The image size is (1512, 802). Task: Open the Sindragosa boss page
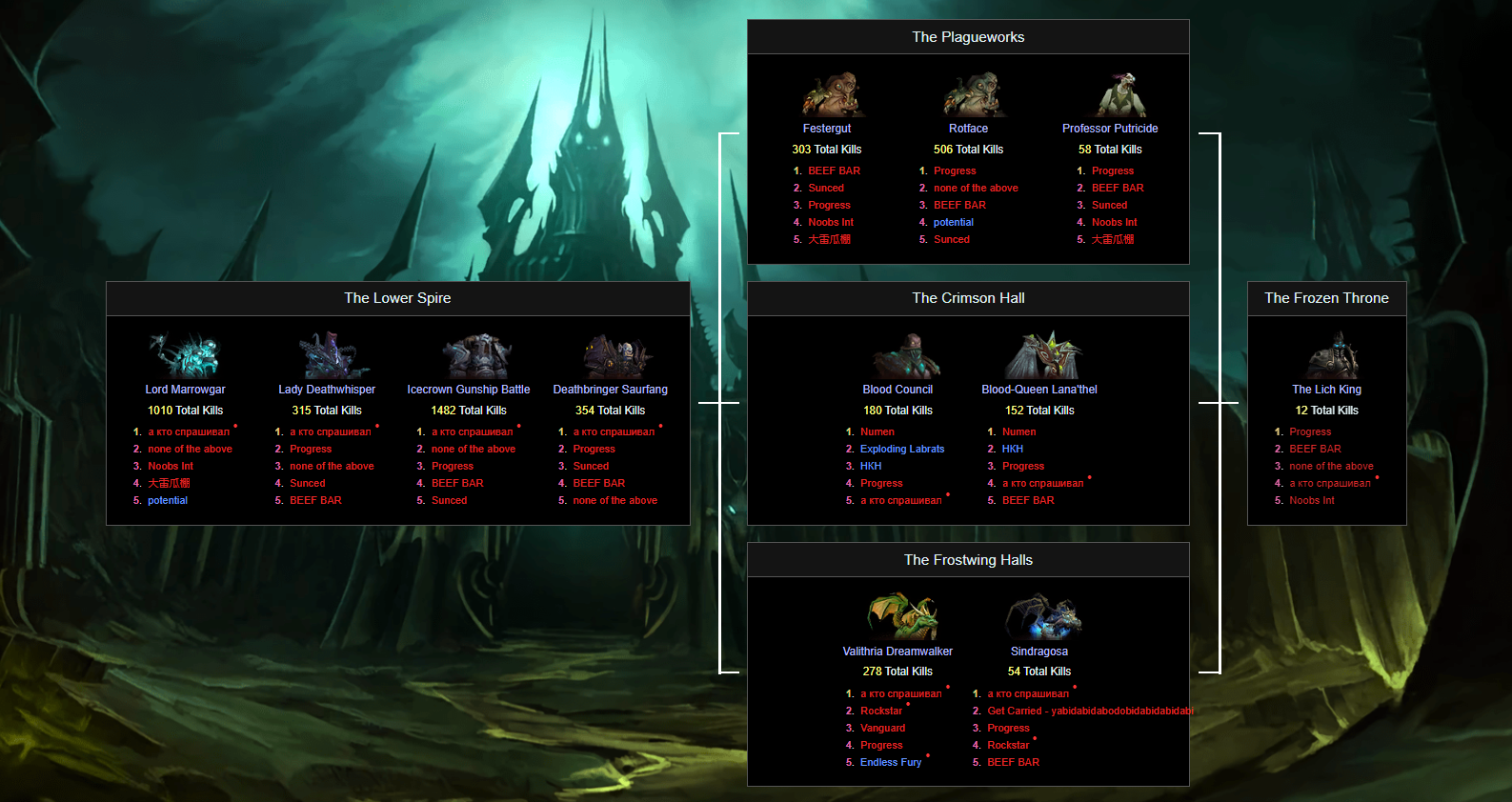click(1039, 652)
